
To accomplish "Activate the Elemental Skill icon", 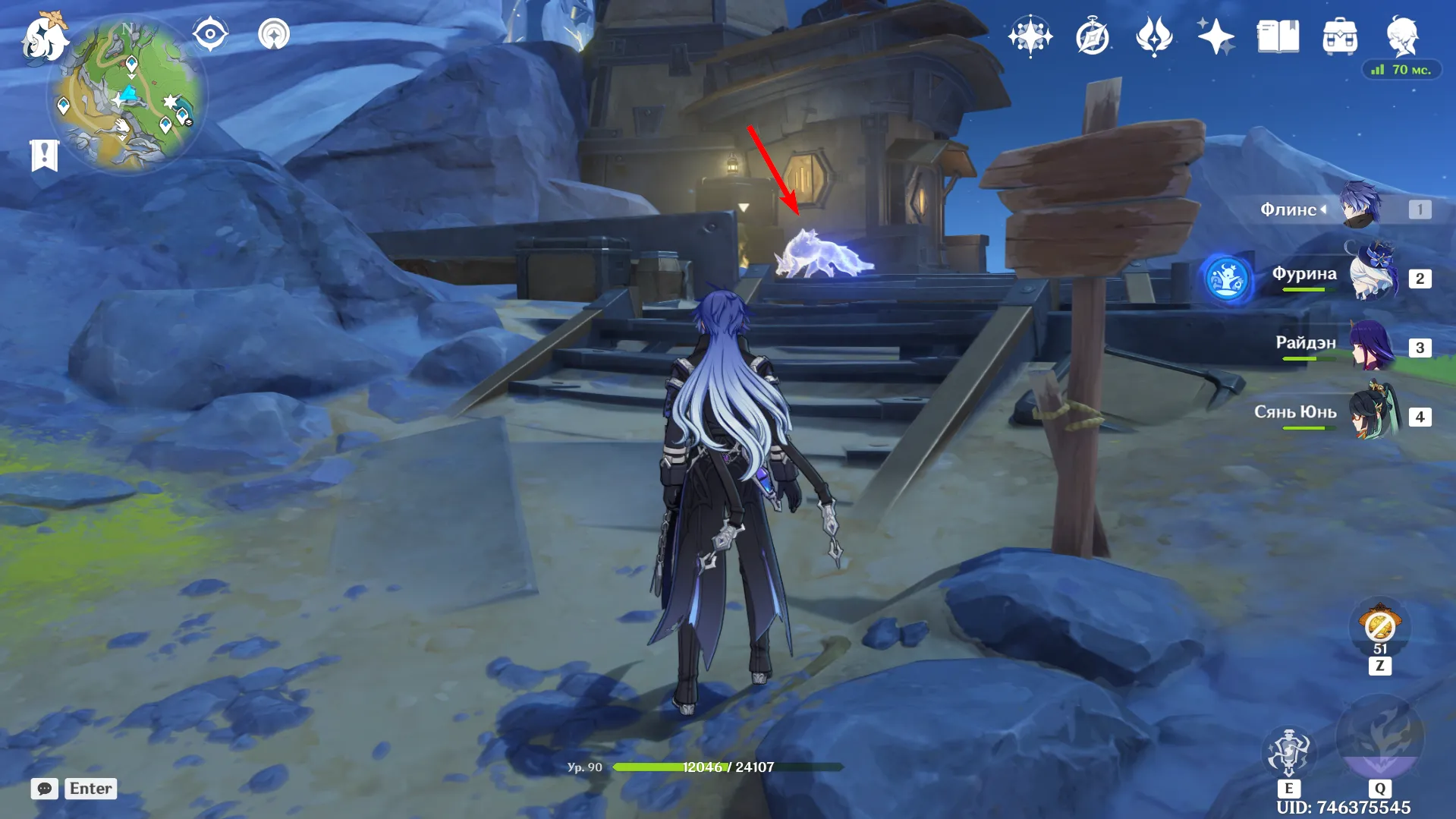I will pos(1288,751).
